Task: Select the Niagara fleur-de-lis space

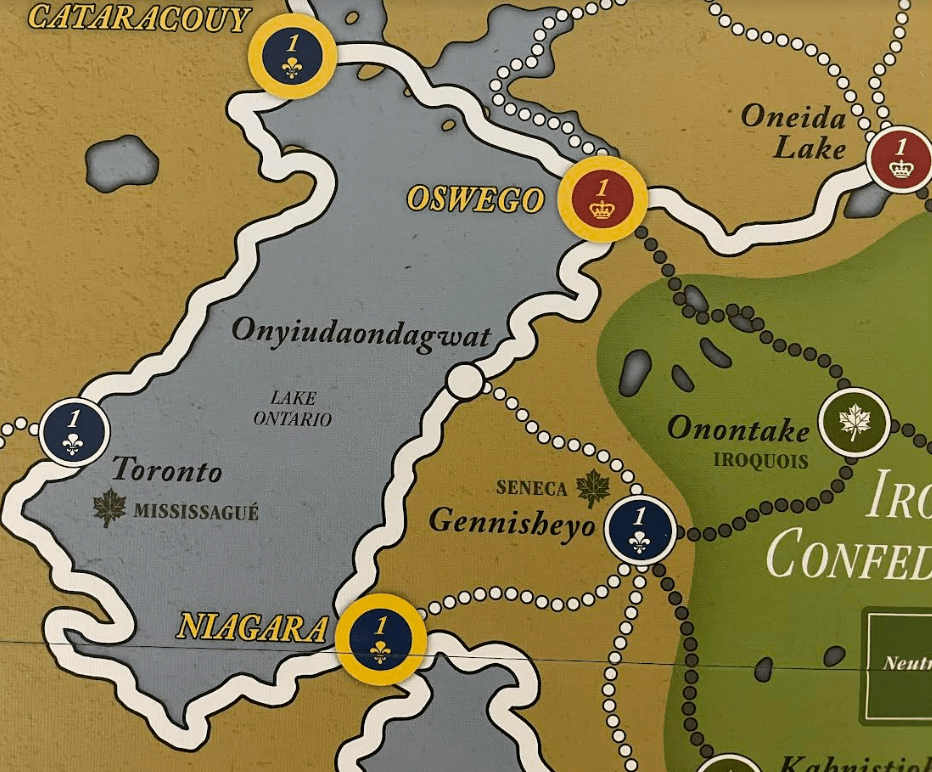Action: pos(380,638)
